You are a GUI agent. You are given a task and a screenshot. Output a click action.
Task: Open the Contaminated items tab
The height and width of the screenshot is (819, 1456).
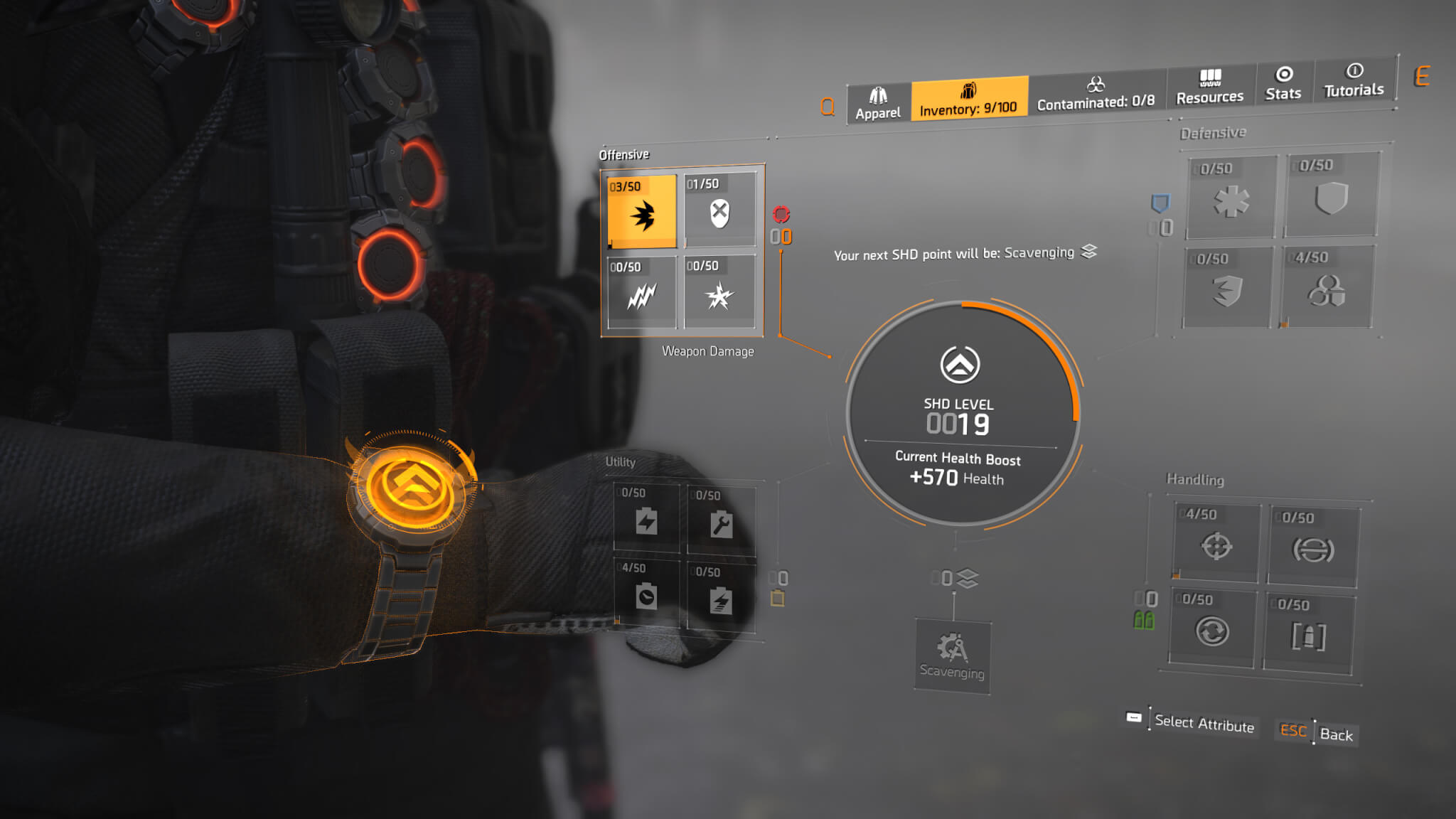[1096, 95]
